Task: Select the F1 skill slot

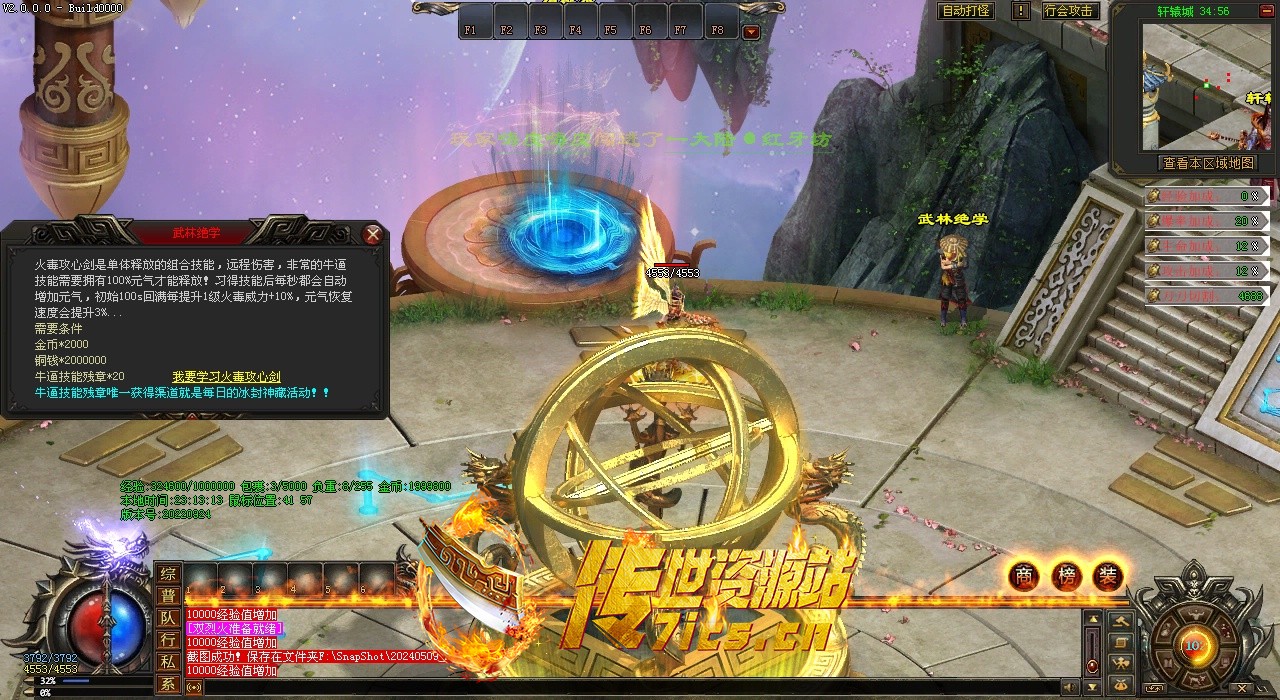Action: pyautogui.click(x=470, y=30)
